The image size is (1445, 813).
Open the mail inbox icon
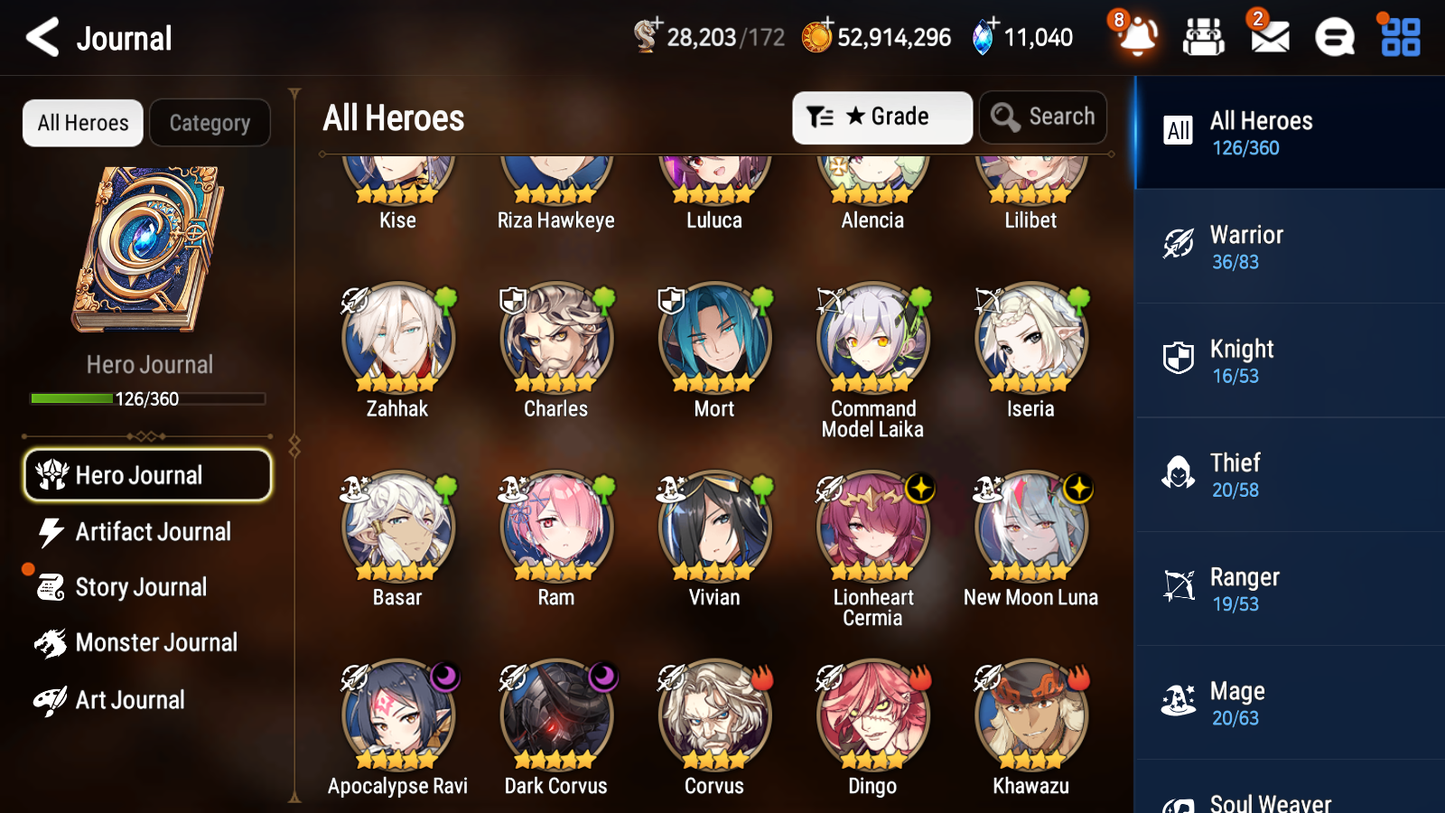[1269, 36]
